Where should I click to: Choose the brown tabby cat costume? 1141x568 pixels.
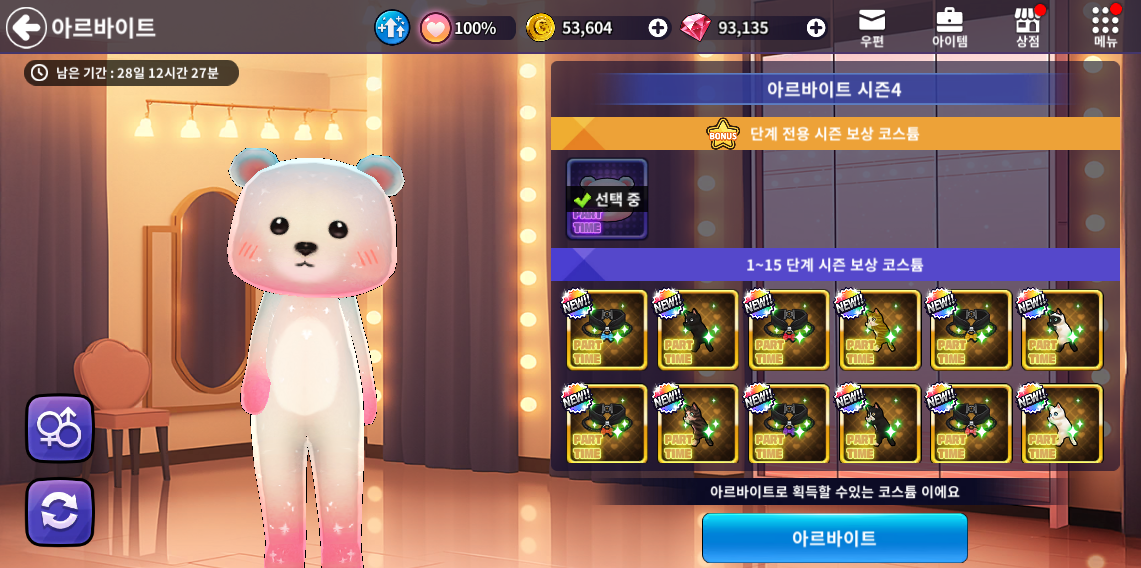pyautogui.click(x=698, y=424)
